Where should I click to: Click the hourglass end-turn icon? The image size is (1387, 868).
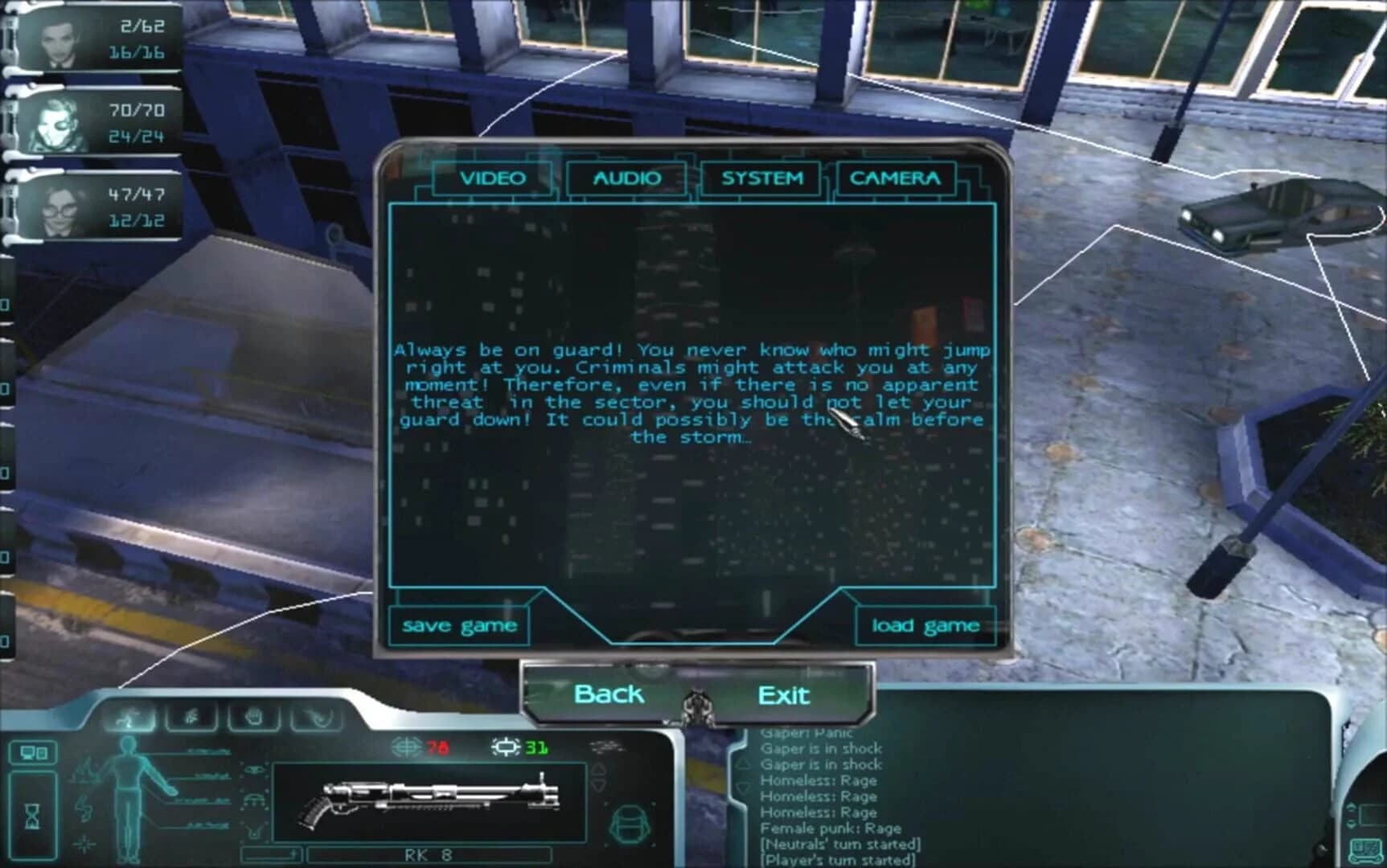pos(32,815)
